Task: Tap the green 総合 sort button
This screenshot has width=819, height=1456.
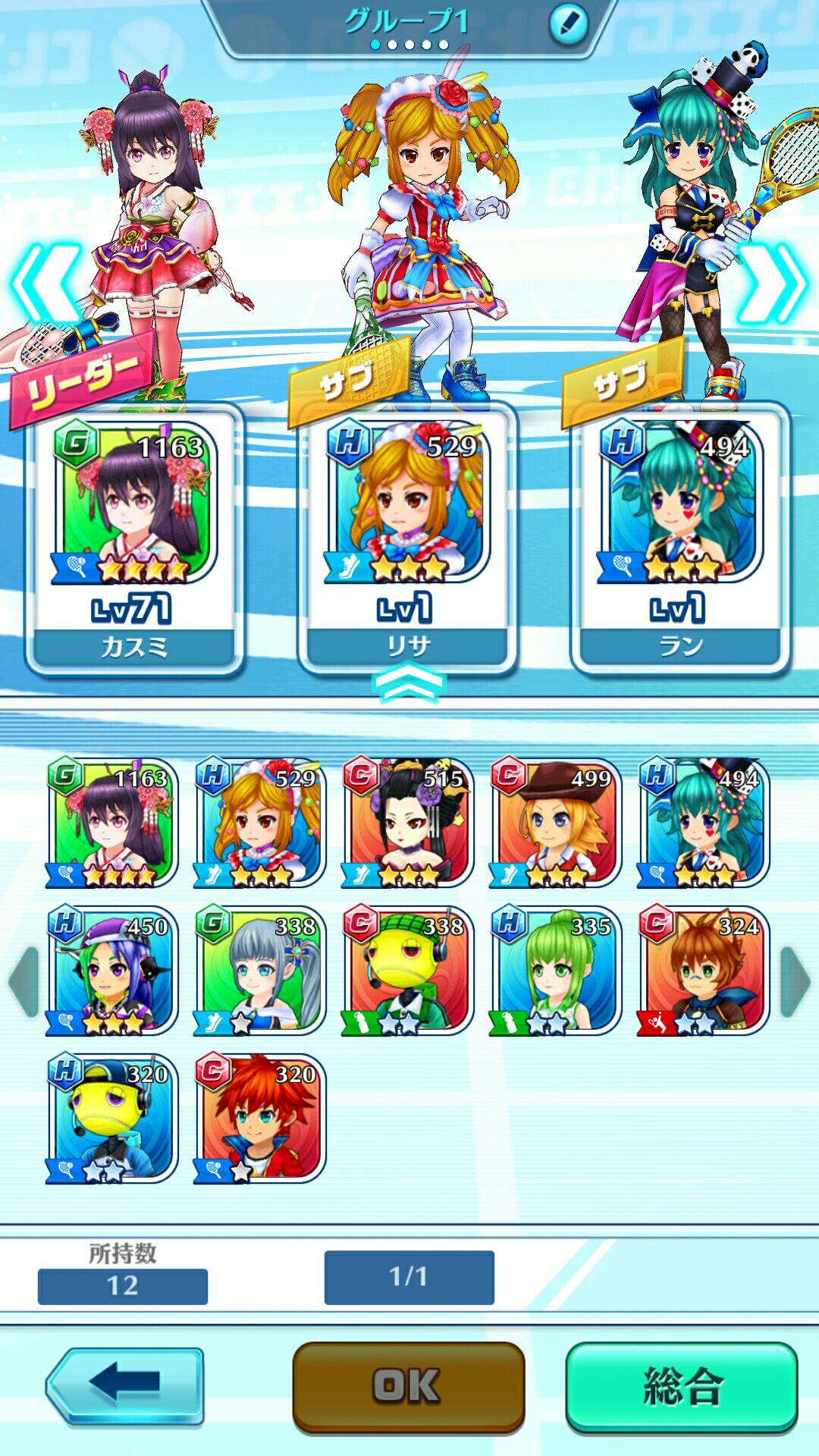Action: click(681, 1387)
